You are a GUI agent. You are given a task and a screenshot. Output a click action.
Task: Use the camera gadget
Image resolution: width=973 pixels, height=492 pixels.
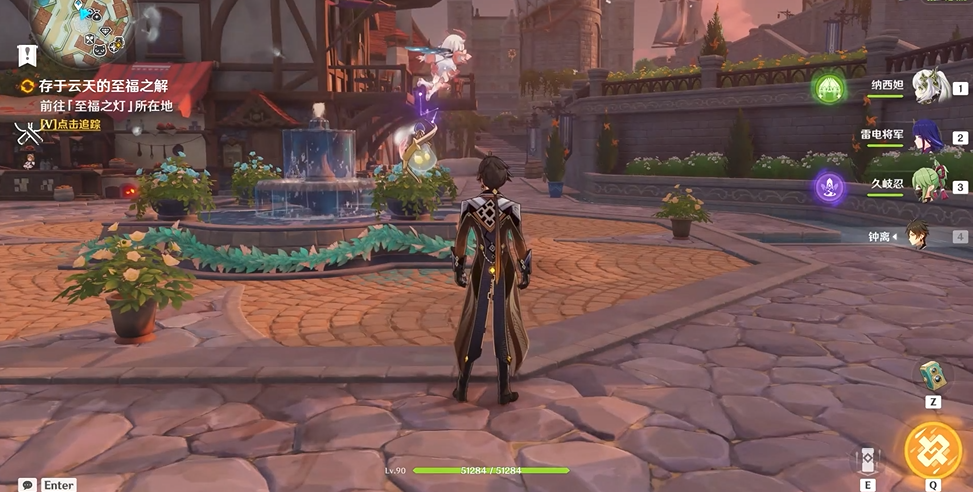[932, 375]
